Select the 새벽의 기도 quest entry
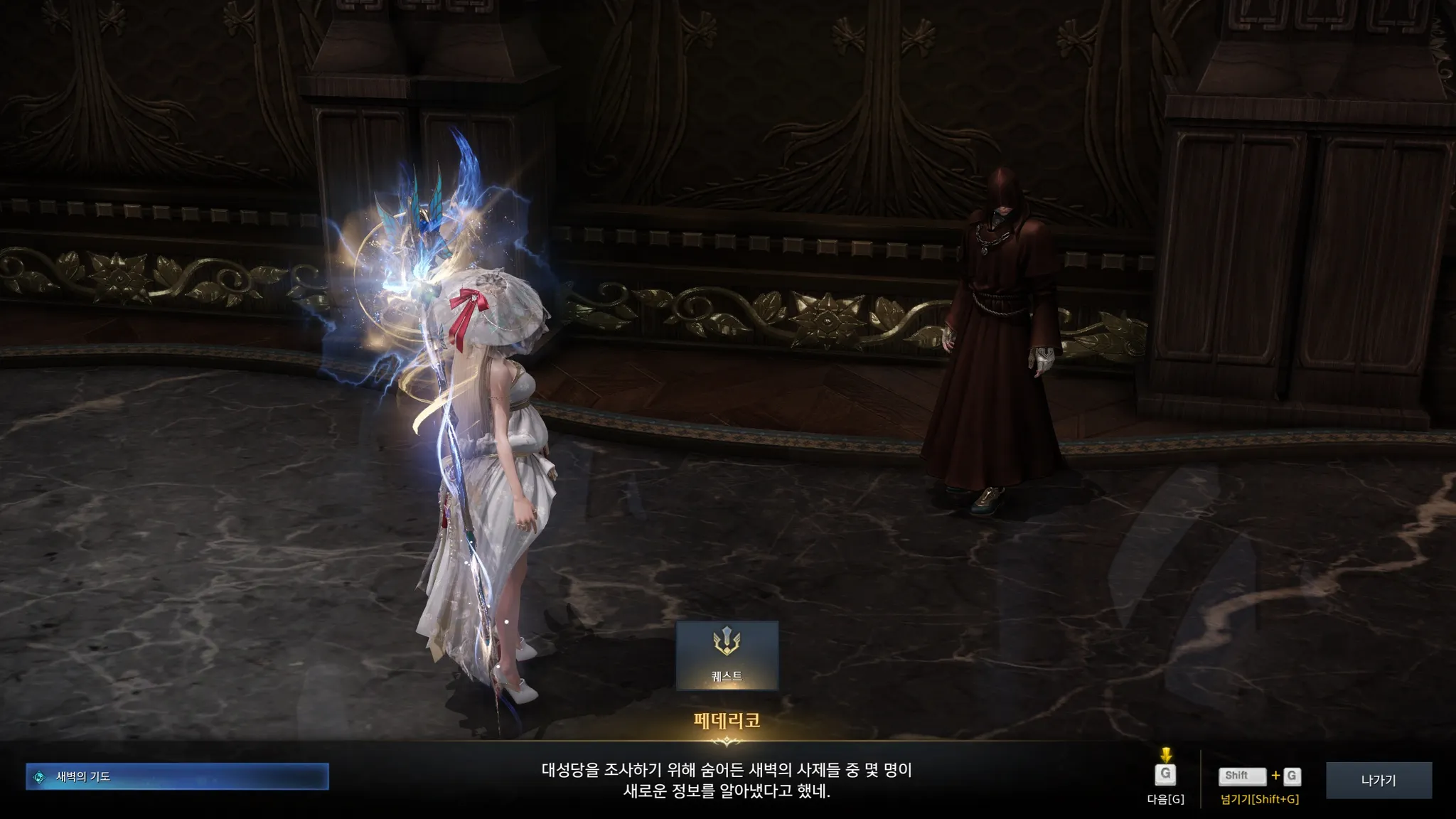The width and height of the screenshot is (1456, 819). [x=177, y=776]
